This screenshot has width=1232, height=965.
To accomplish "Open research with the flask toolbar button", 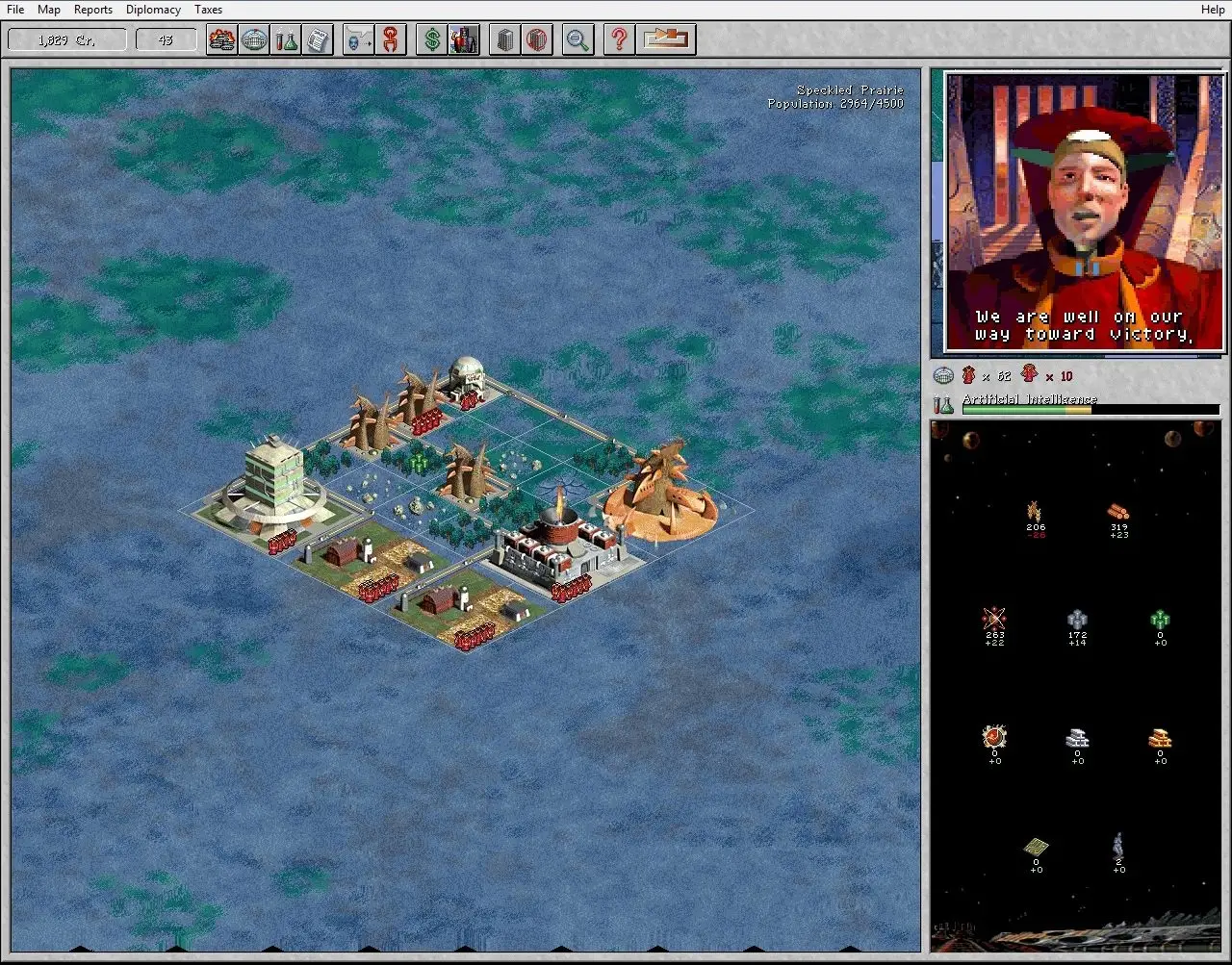I will tap(285, 40).
